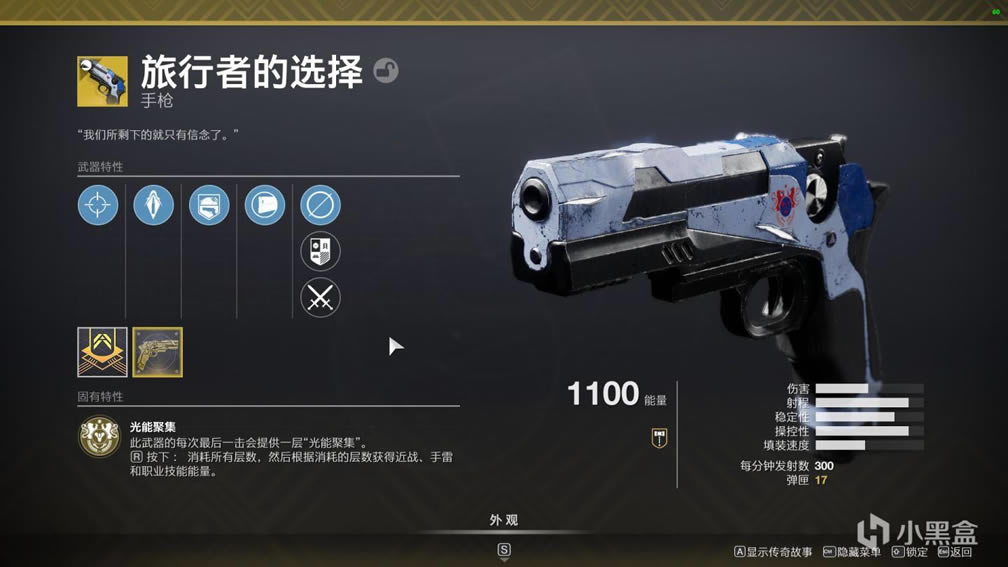Open the empty slashed-circle mod slot
The height and width of the screenshot is (567, 1008).
[x=320, y=206]
